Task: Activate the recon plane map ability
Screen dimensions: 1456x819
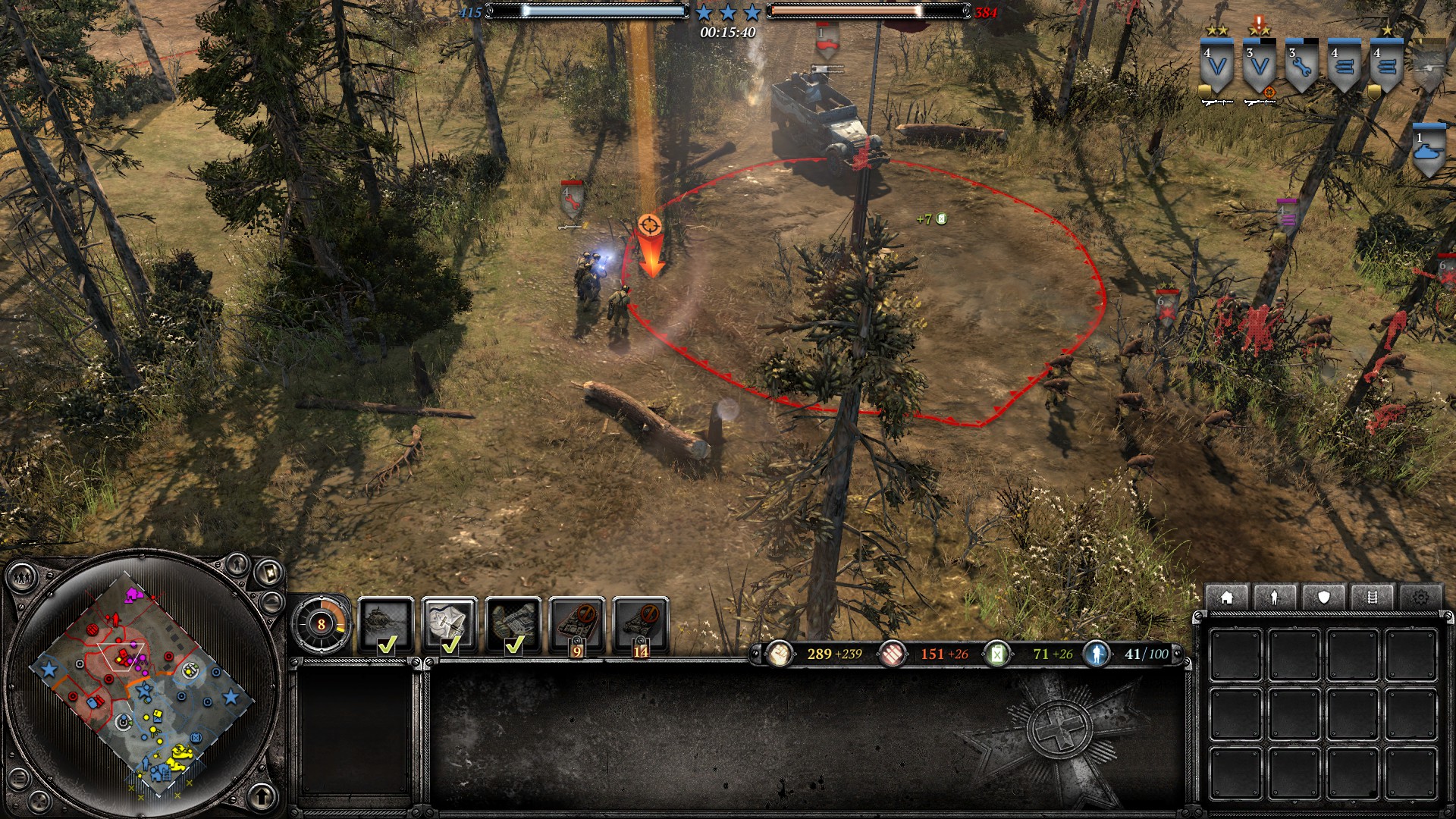Action: click(450, 624)
